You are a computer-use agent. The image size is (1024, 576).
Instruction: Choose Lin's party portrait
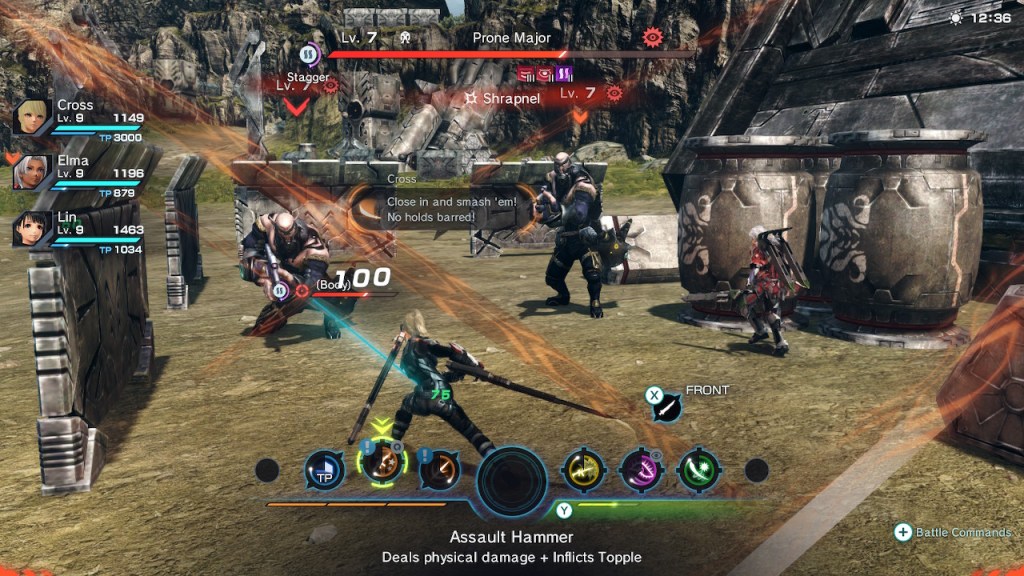[32, 228]
